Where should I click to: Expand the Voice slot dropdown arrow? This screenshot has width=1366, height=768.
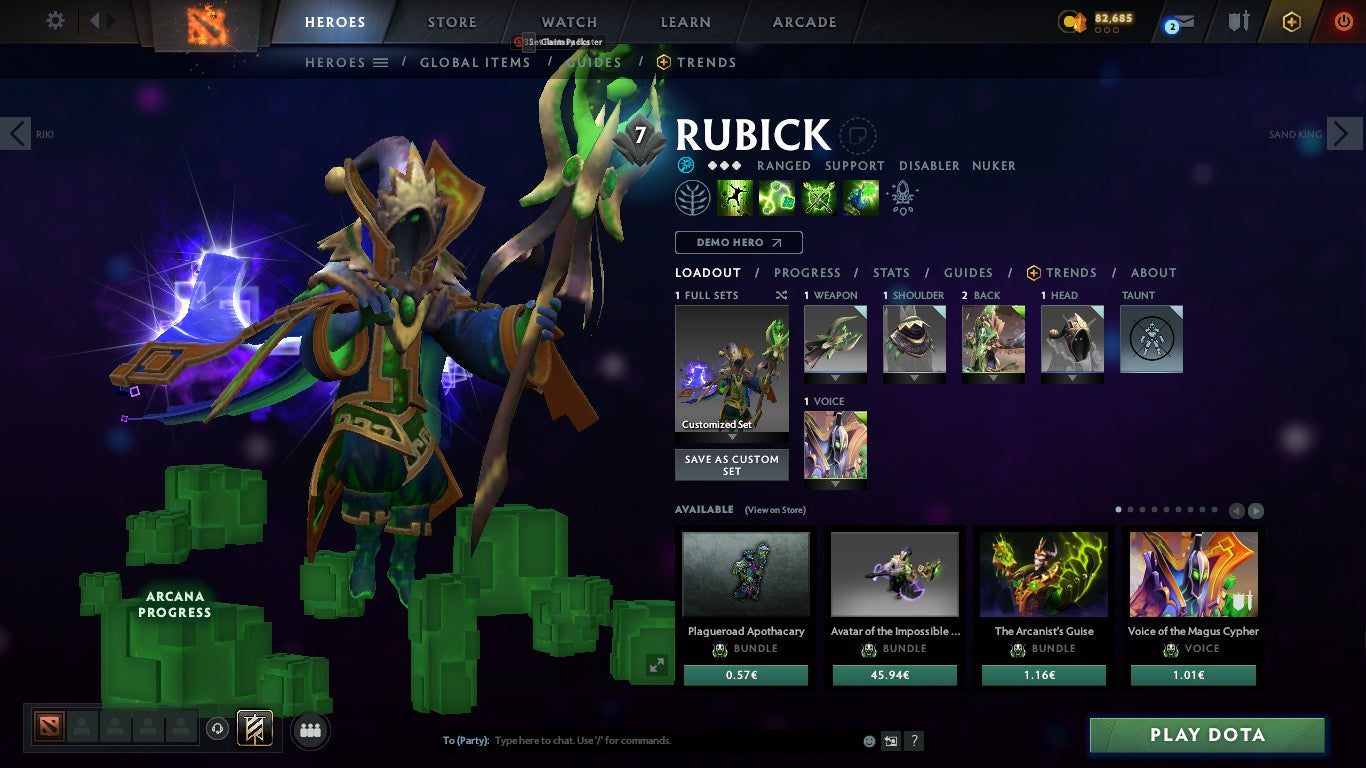(x=835, y=486)
